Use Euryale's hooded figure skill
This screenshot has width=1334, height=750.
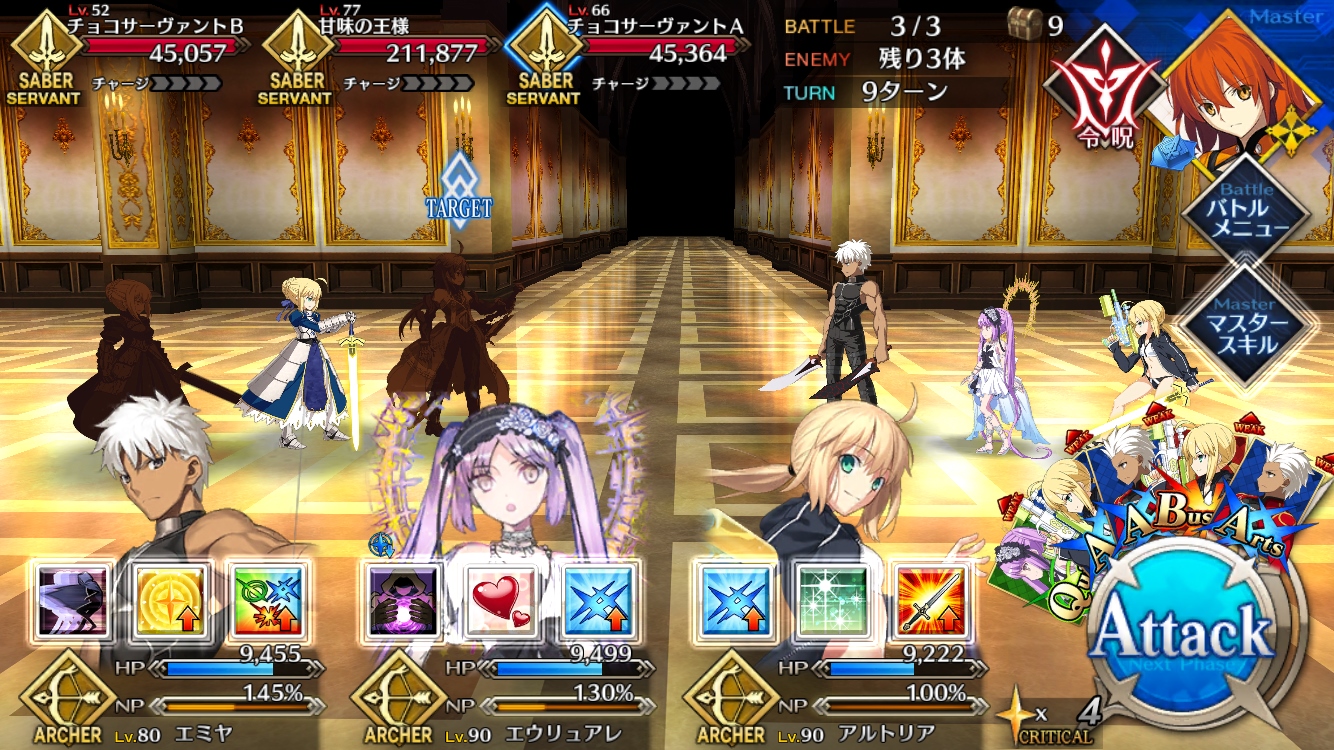tap(402, 599)
